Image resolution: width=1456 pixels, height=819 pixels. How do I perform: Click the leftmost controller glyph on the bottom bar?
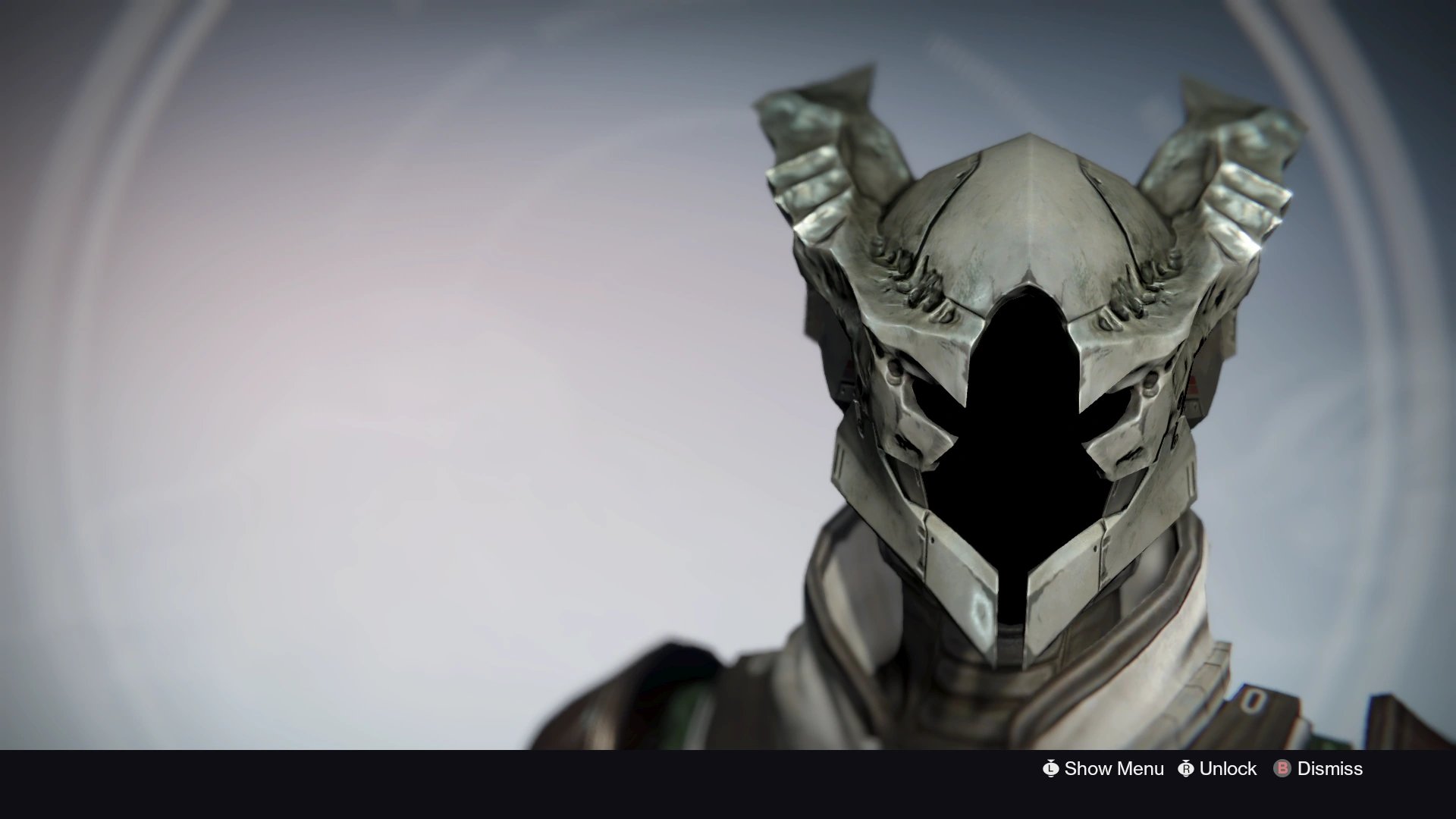1052,769
